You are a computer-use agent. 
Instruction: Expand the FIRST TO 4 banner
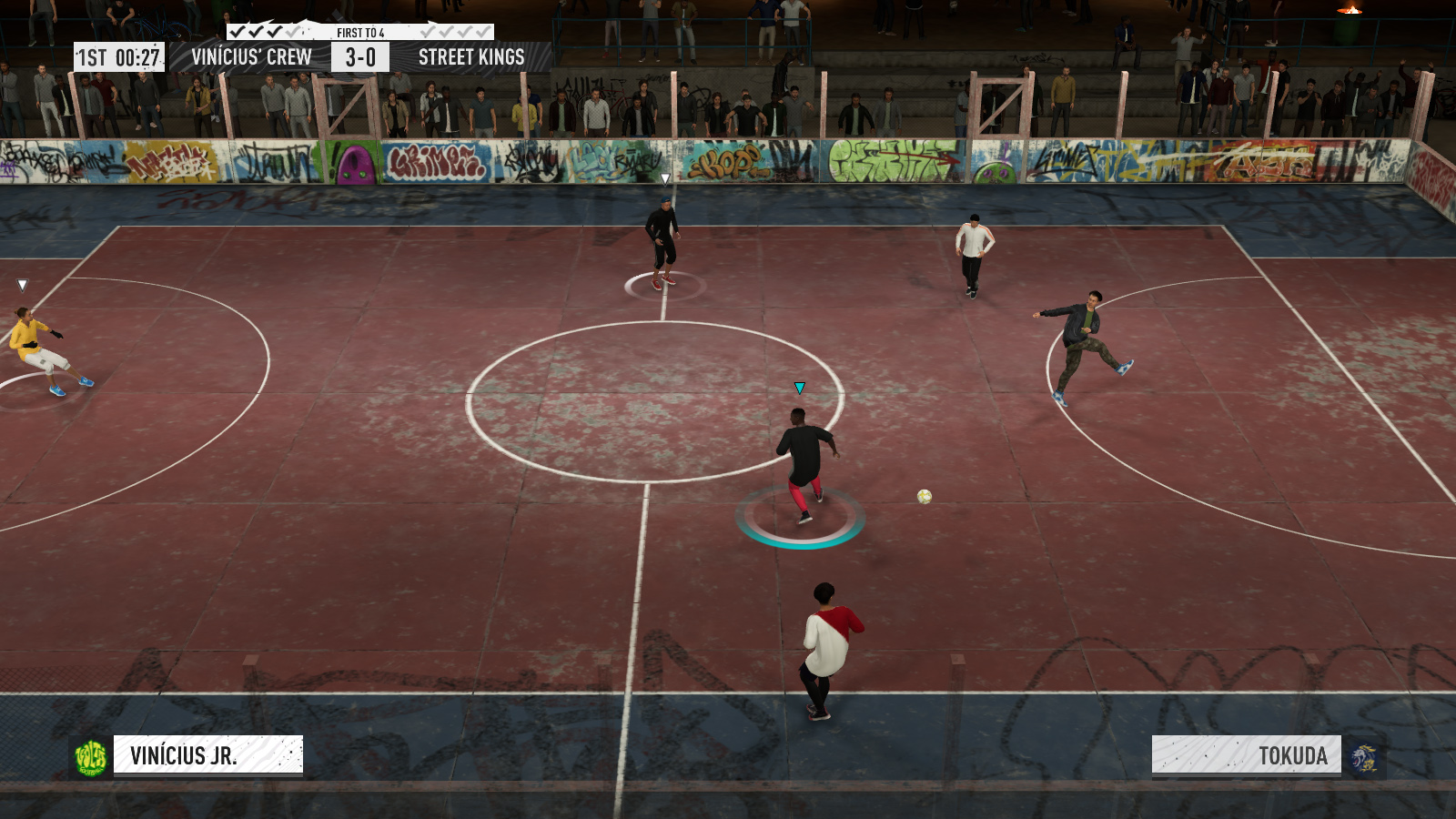point(360,30)
